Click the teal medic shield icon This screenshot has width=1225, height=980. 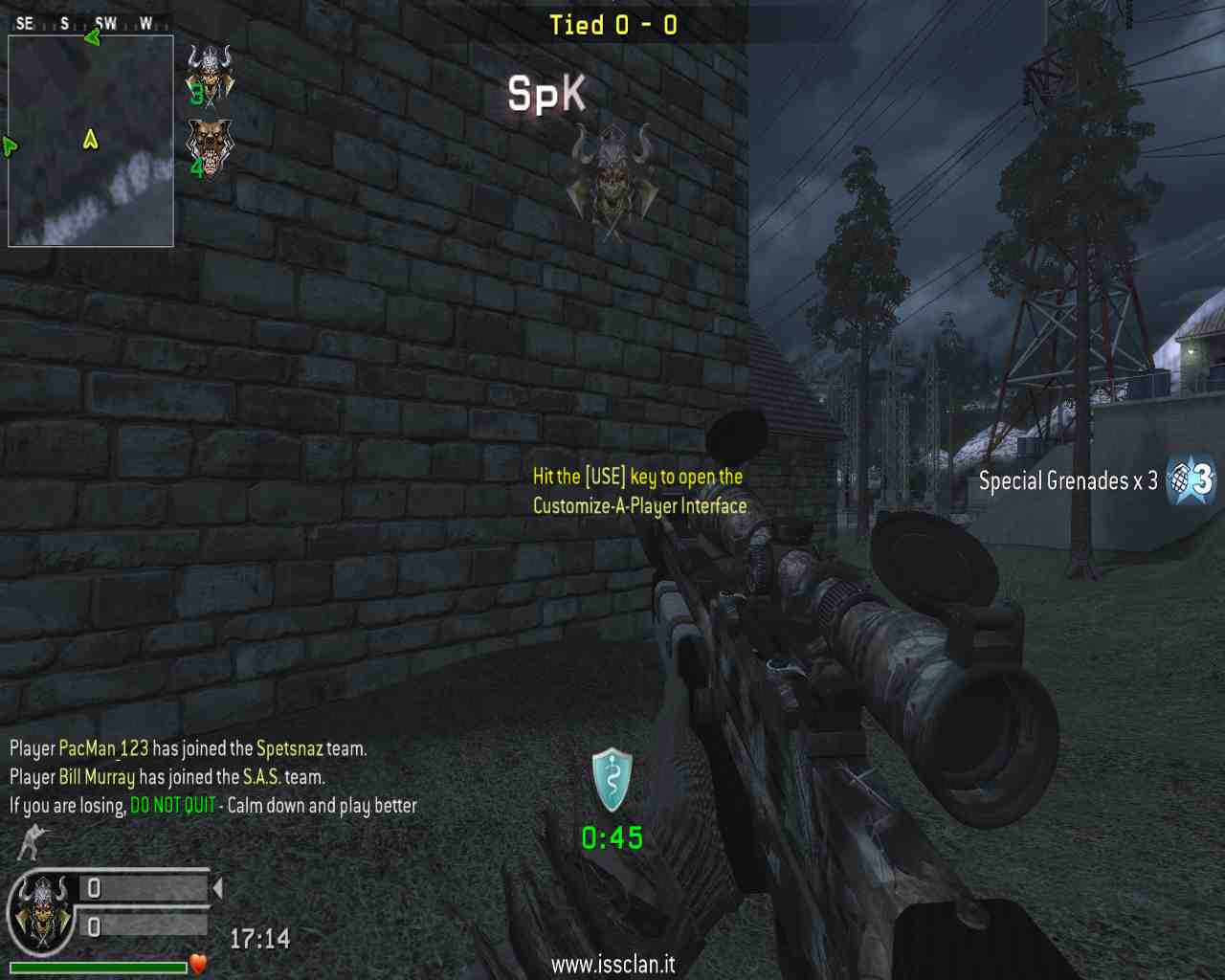click(x=612, y=780)
